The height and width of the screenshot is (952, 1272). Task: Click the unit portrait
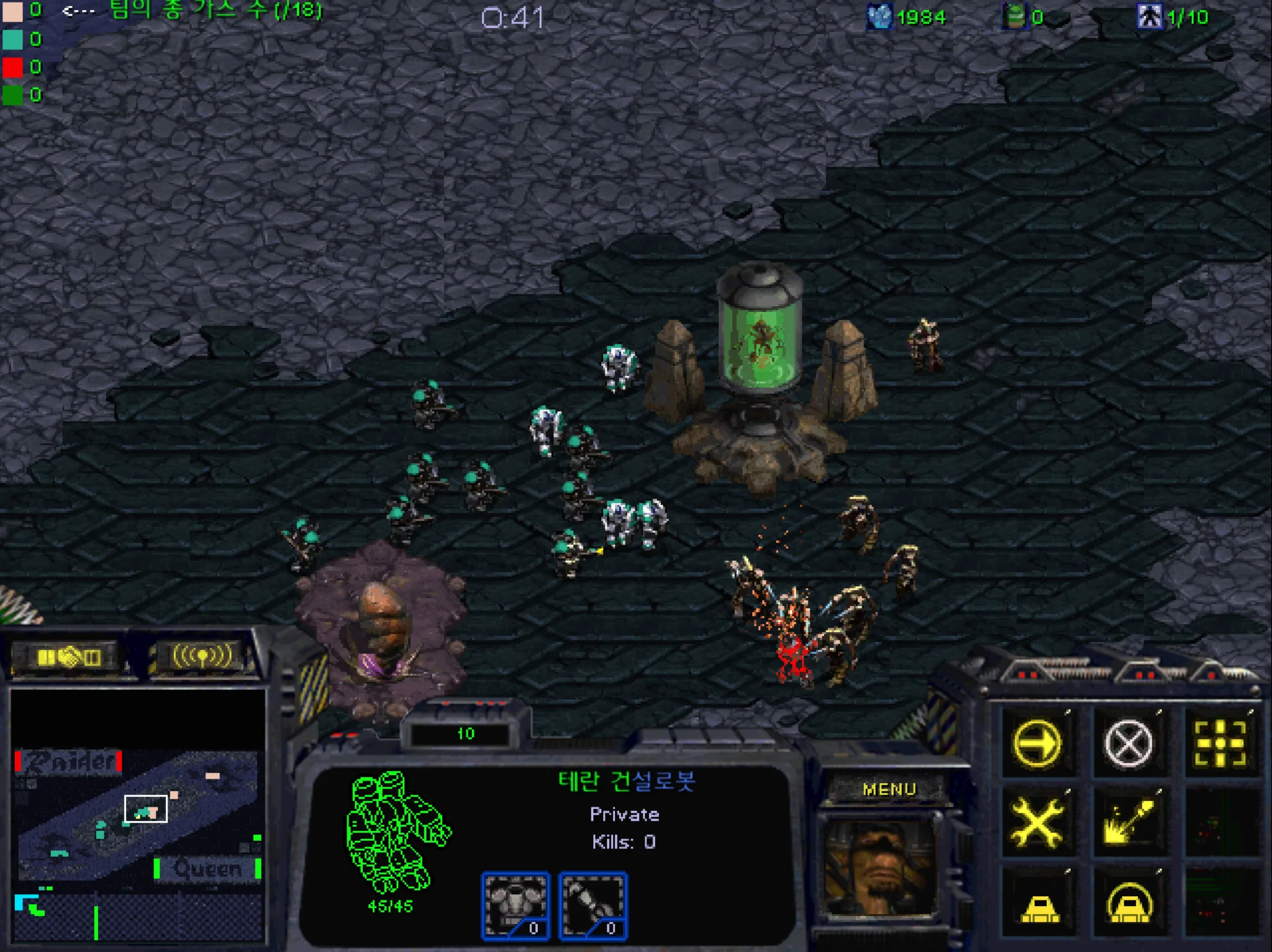880,866
